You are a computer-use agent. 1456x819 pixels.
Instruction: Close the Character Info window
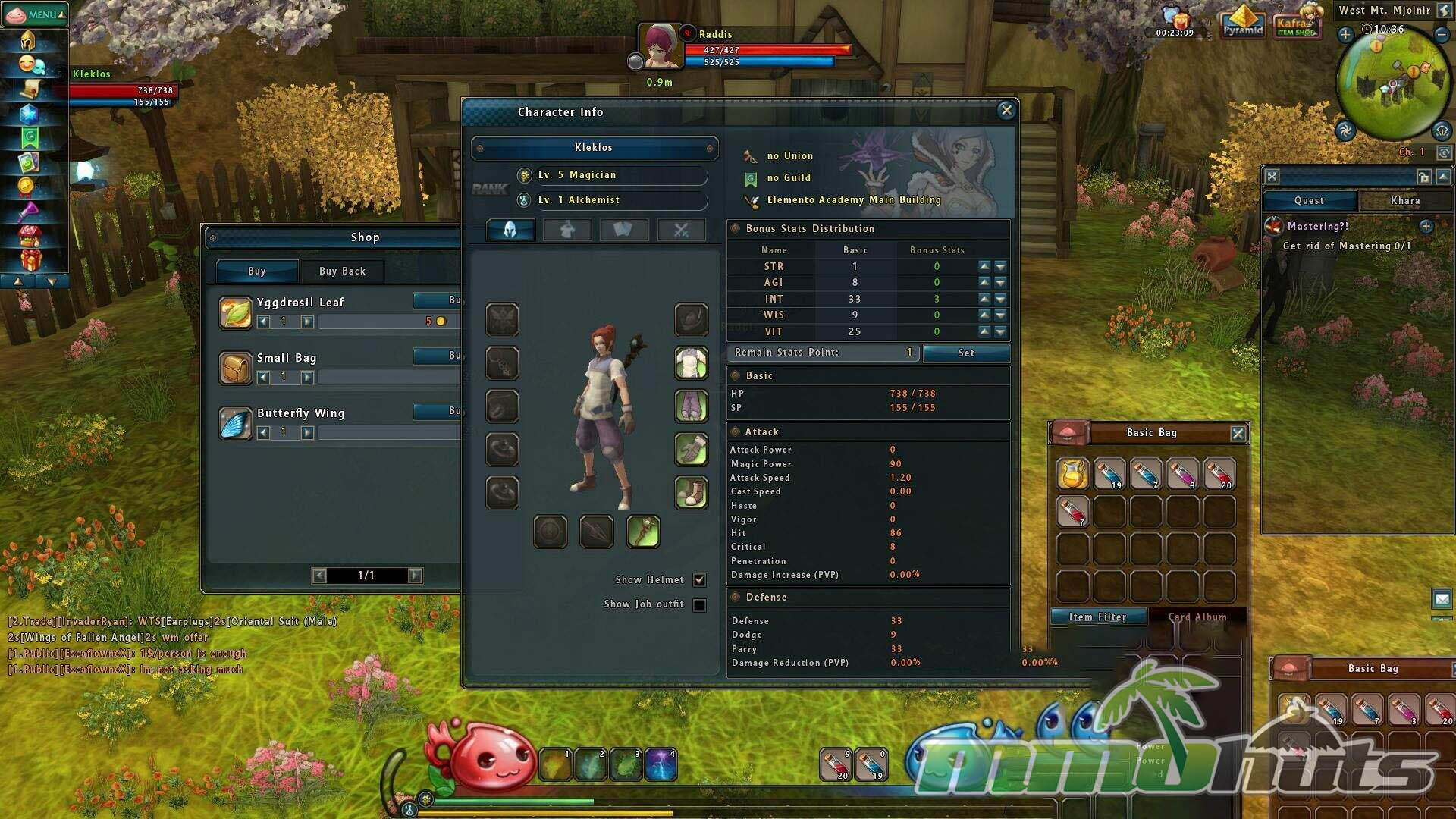click(x=1006, y=111)
